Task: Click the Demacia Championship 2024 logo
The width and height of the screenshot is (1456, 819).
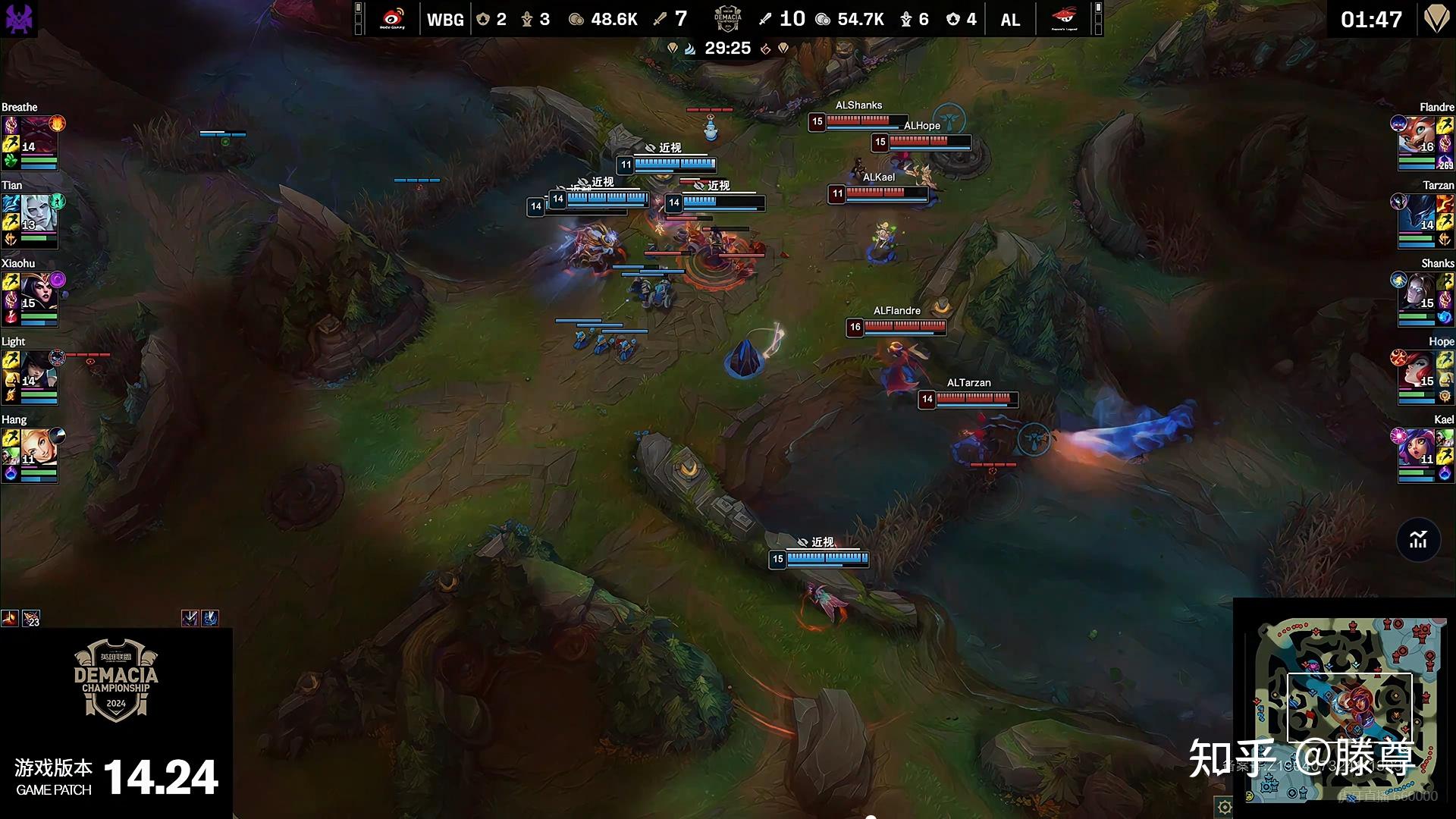Action: tap(116, 680)
